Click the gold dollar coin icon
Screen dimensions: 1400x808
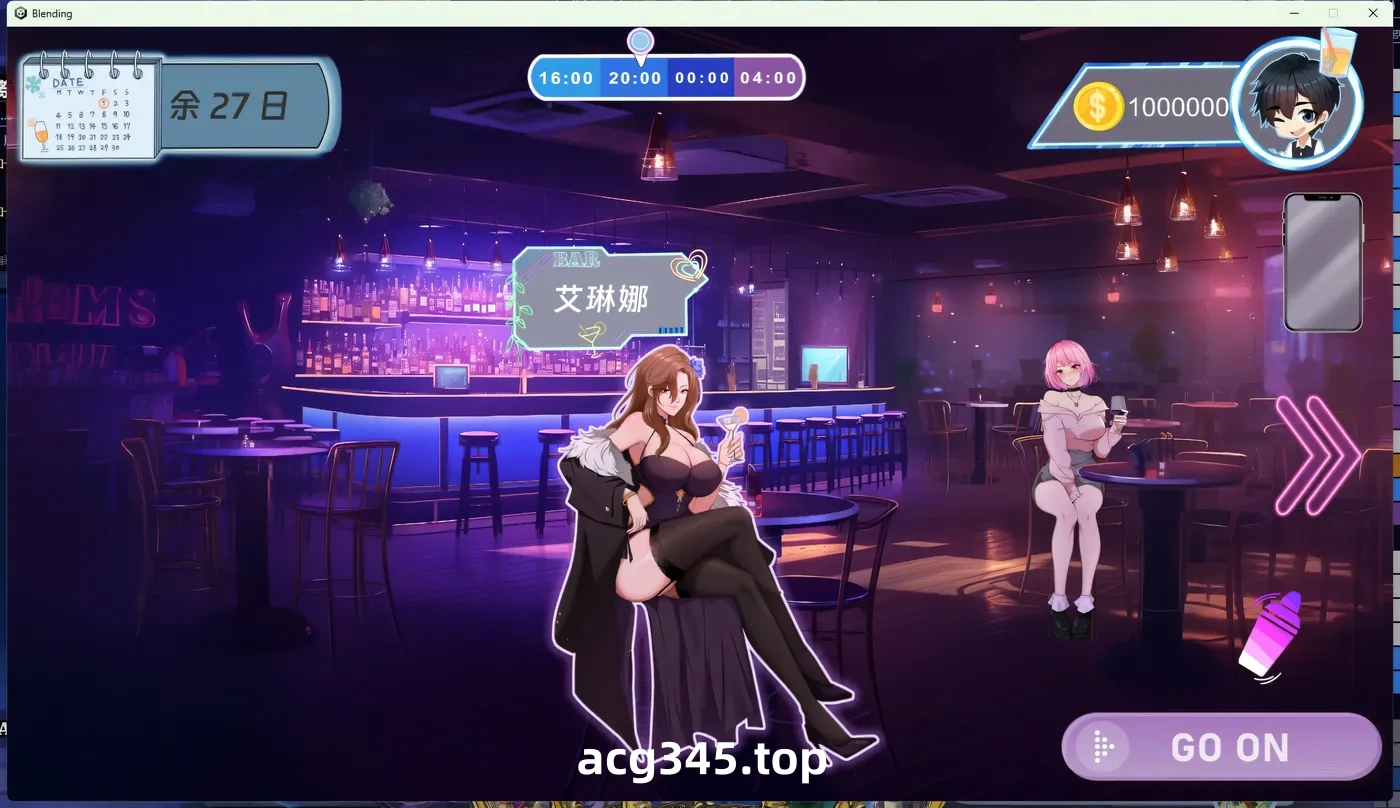[x=1098, y=105]
